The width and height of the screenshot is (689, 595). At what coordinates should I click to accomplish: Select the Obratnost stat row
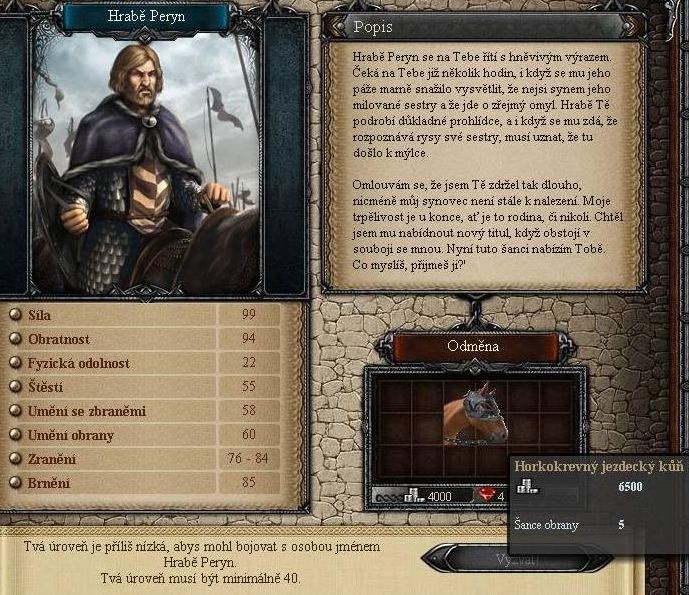coord(150,339)
